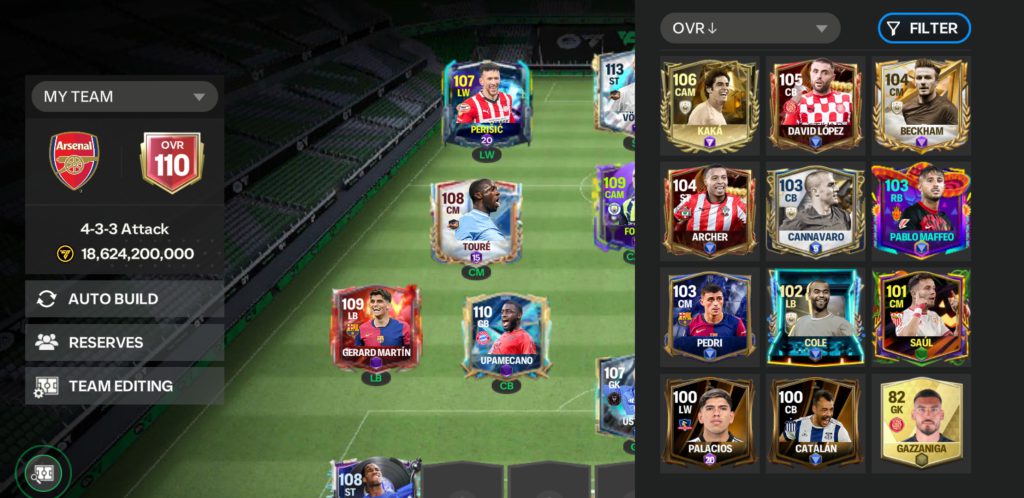Click the AUTO BUILD button
The image size is (1024, 498).
[x=124, y=299]
